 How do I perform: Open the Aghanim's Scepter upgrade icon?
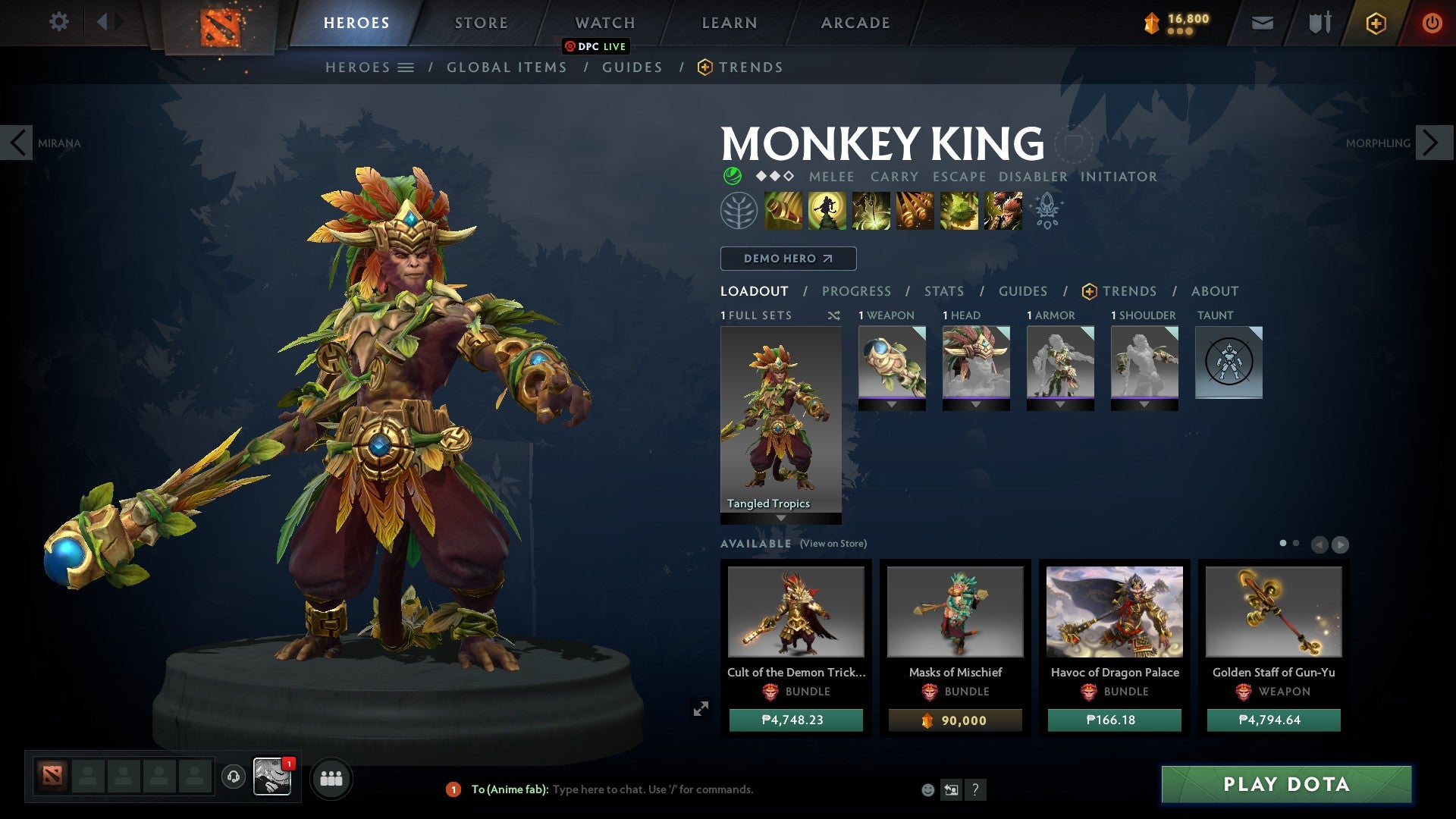point(1047,211)
